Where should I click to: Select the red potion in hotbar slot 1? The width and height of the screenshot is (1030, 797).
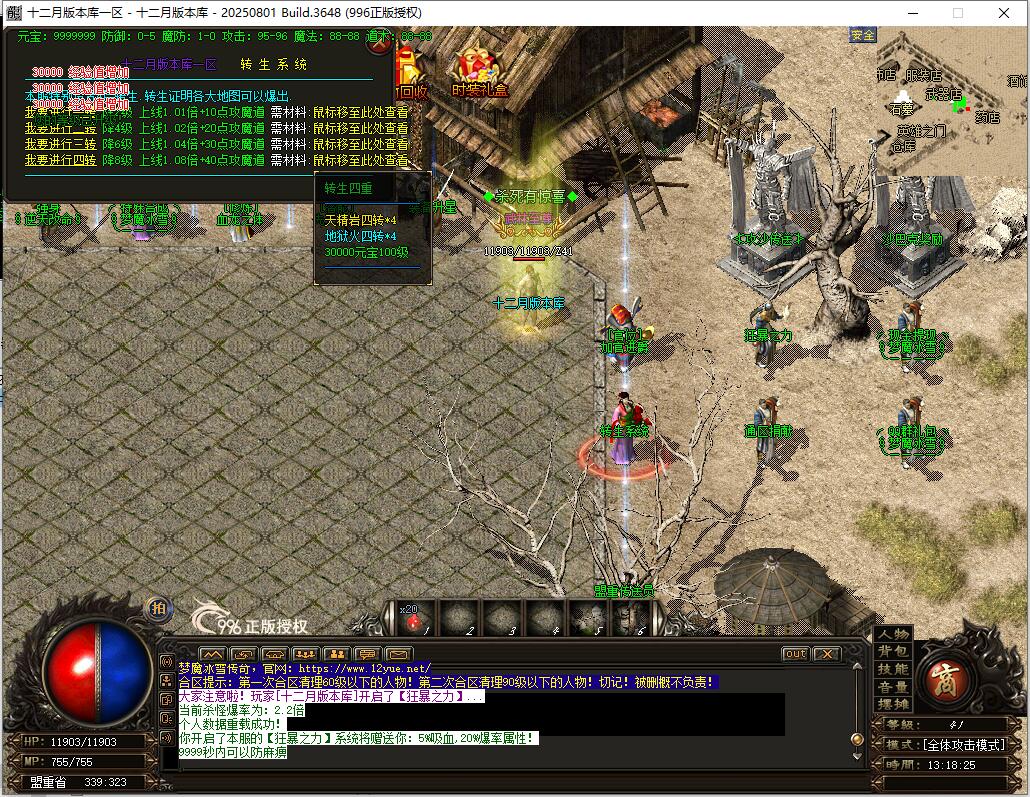point(414,620)
